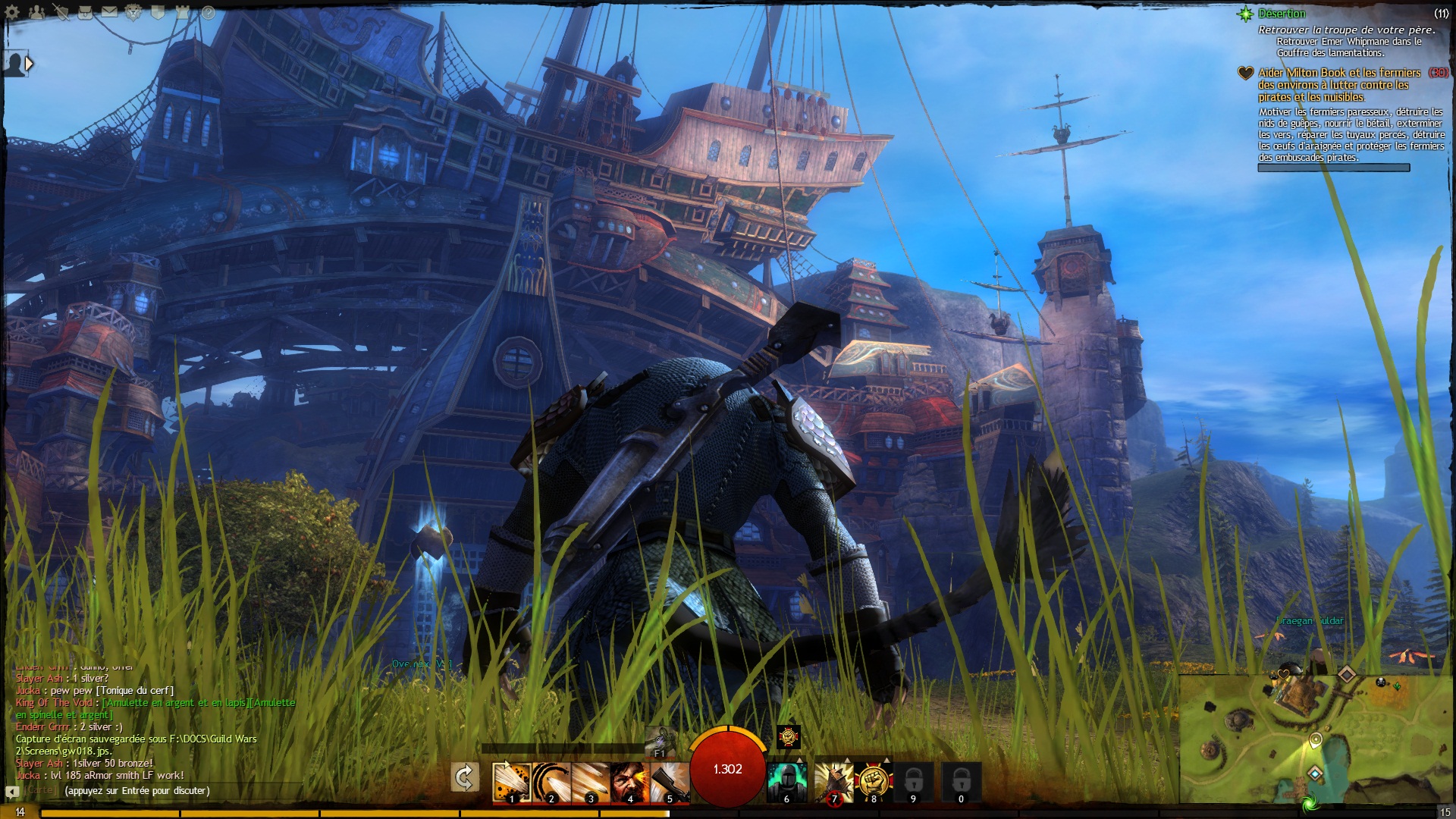The image size is (1456, 819).
Task: Open the guild shield panel
Action: click(158, 12)
